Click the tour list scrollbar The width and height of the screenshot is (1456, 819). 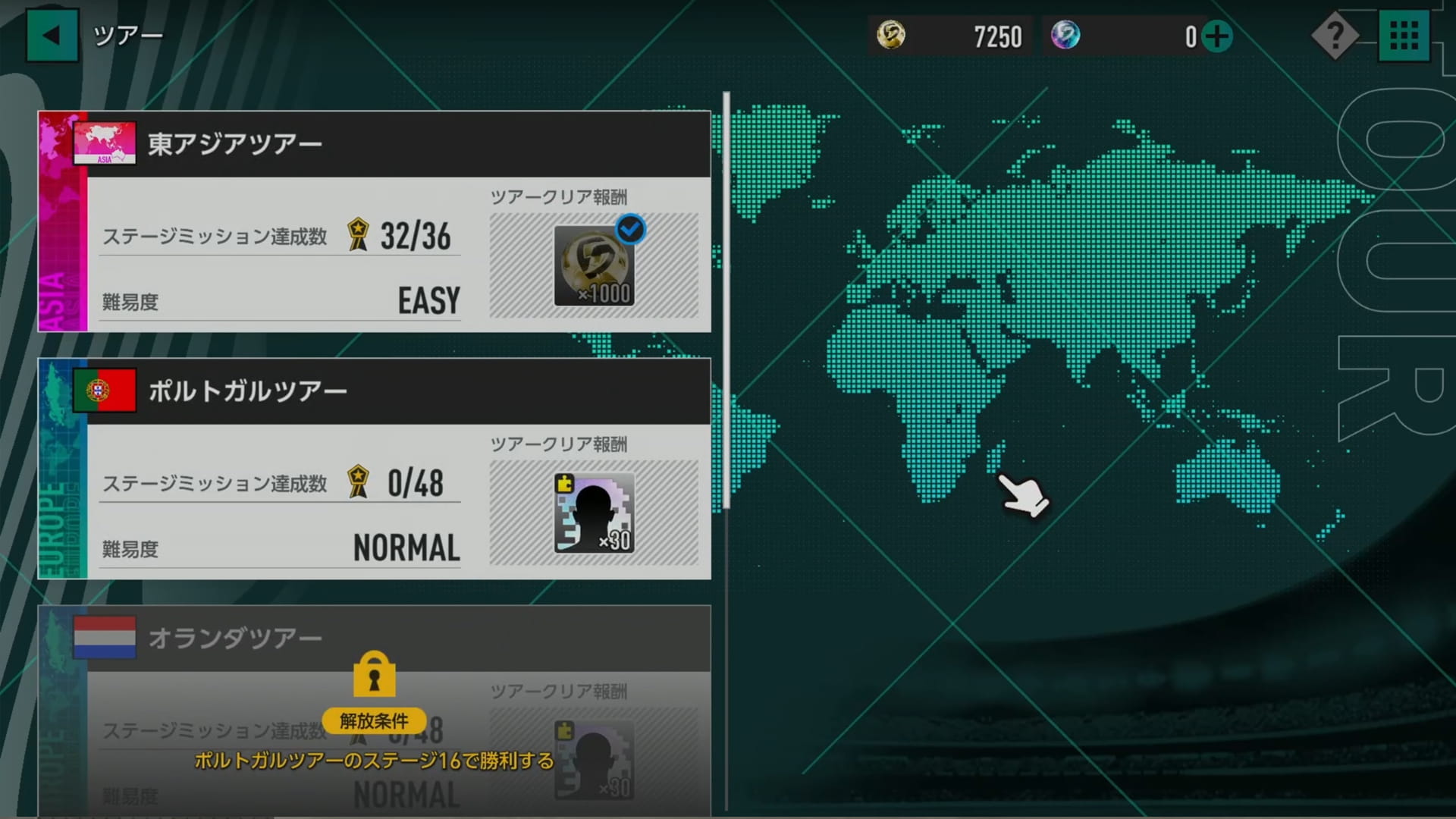[x=726, y=300]
